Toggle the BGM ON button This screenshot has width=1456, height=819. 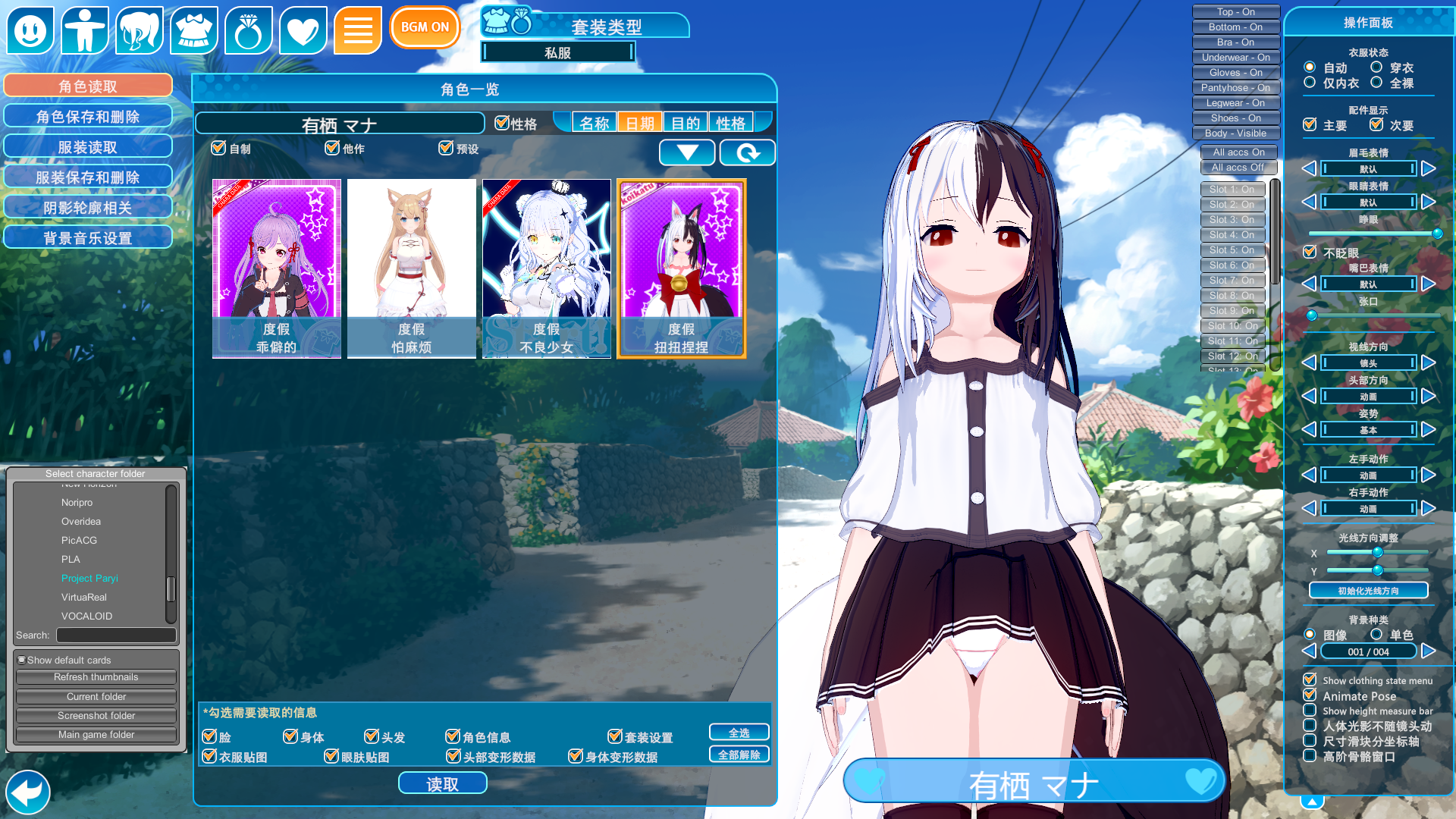[425, 27]
